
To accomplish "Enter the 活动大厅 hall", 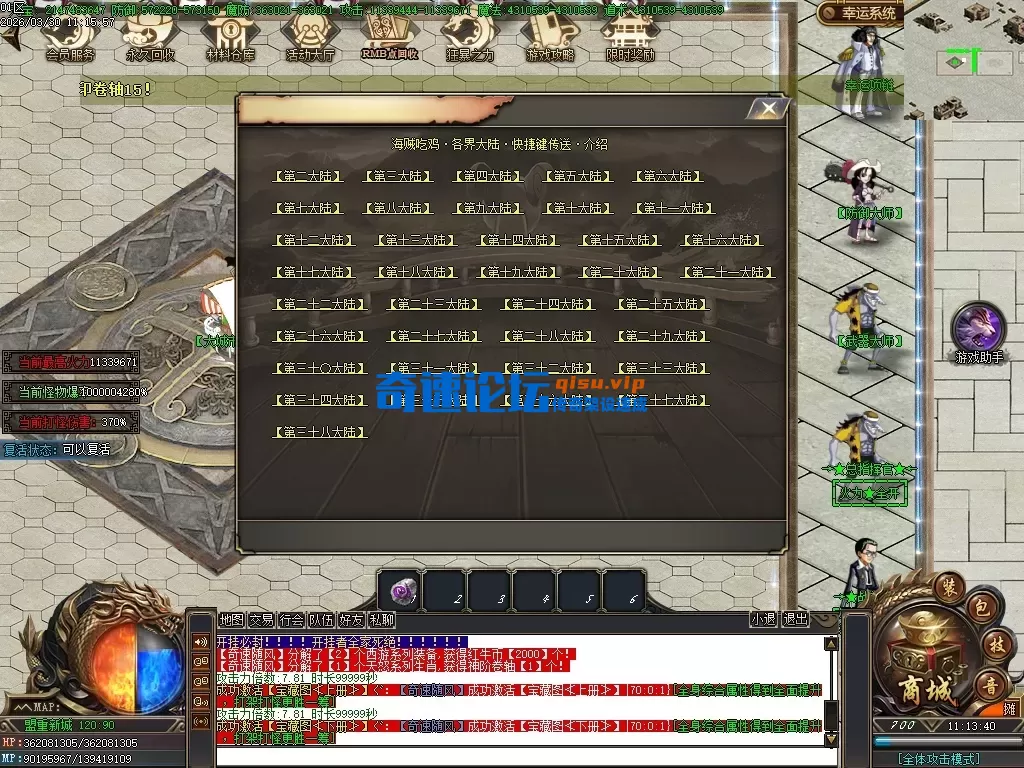I will (x=310, y=41).
